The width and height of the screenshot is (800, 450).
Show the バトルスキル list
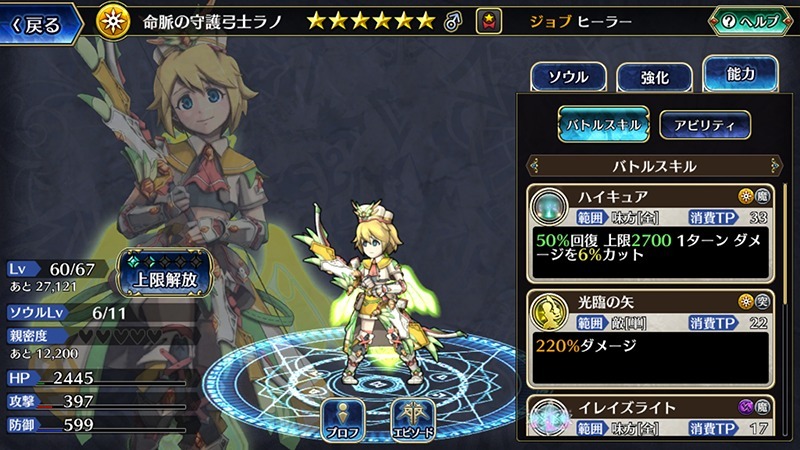(x=603, y=125)
